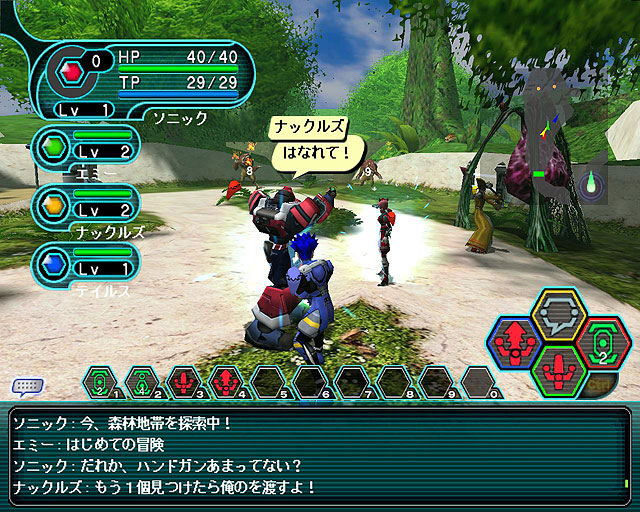Select hotbar slot 3 red attack

(182, 381)
